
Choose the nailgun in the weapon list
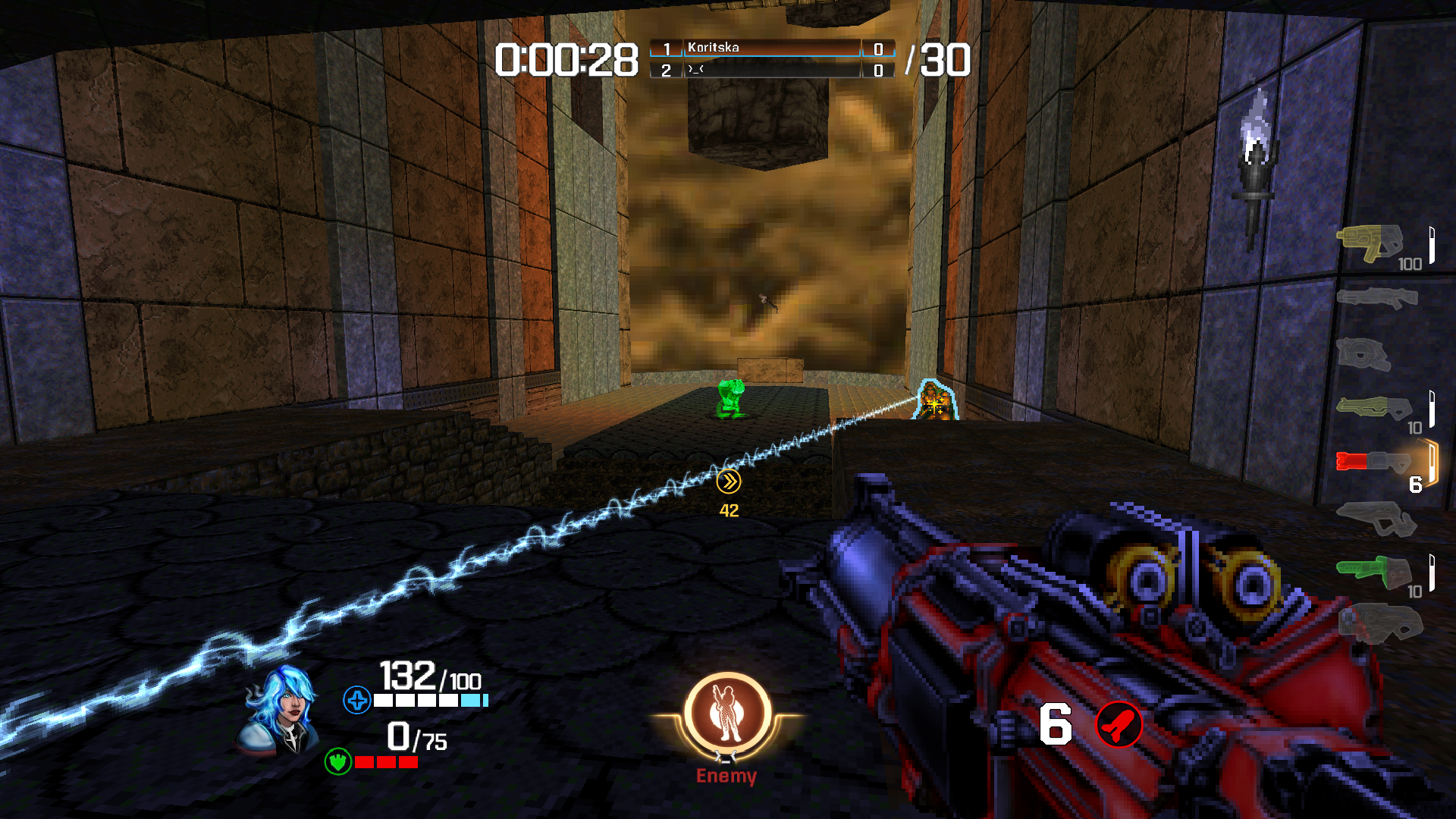[1363, 354]
